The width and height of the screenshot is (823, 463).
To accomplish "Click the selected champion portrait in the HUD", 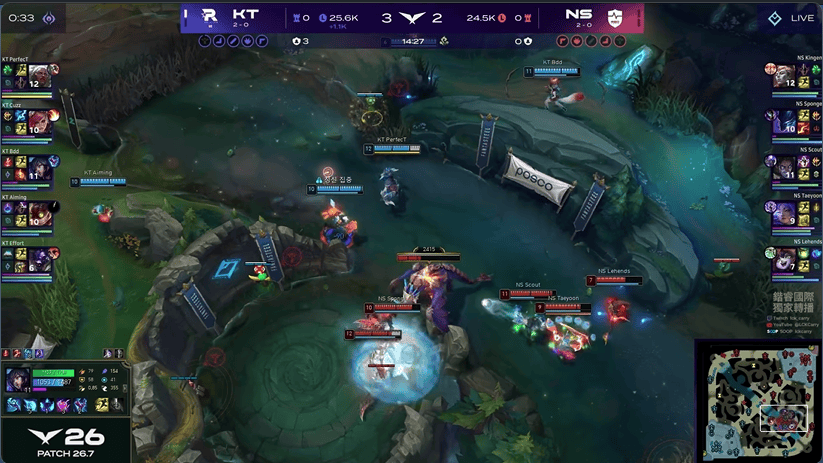I will point(19,381).
